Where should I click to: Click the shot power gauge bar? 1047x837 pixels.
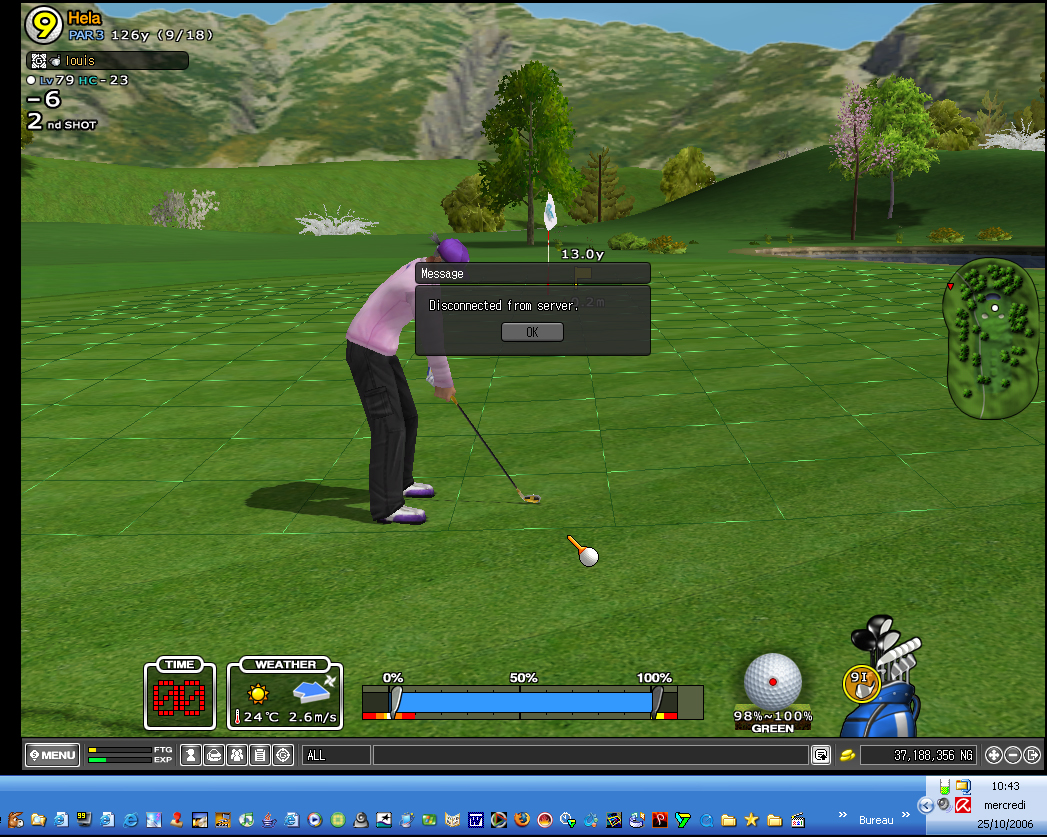(524, 701)
